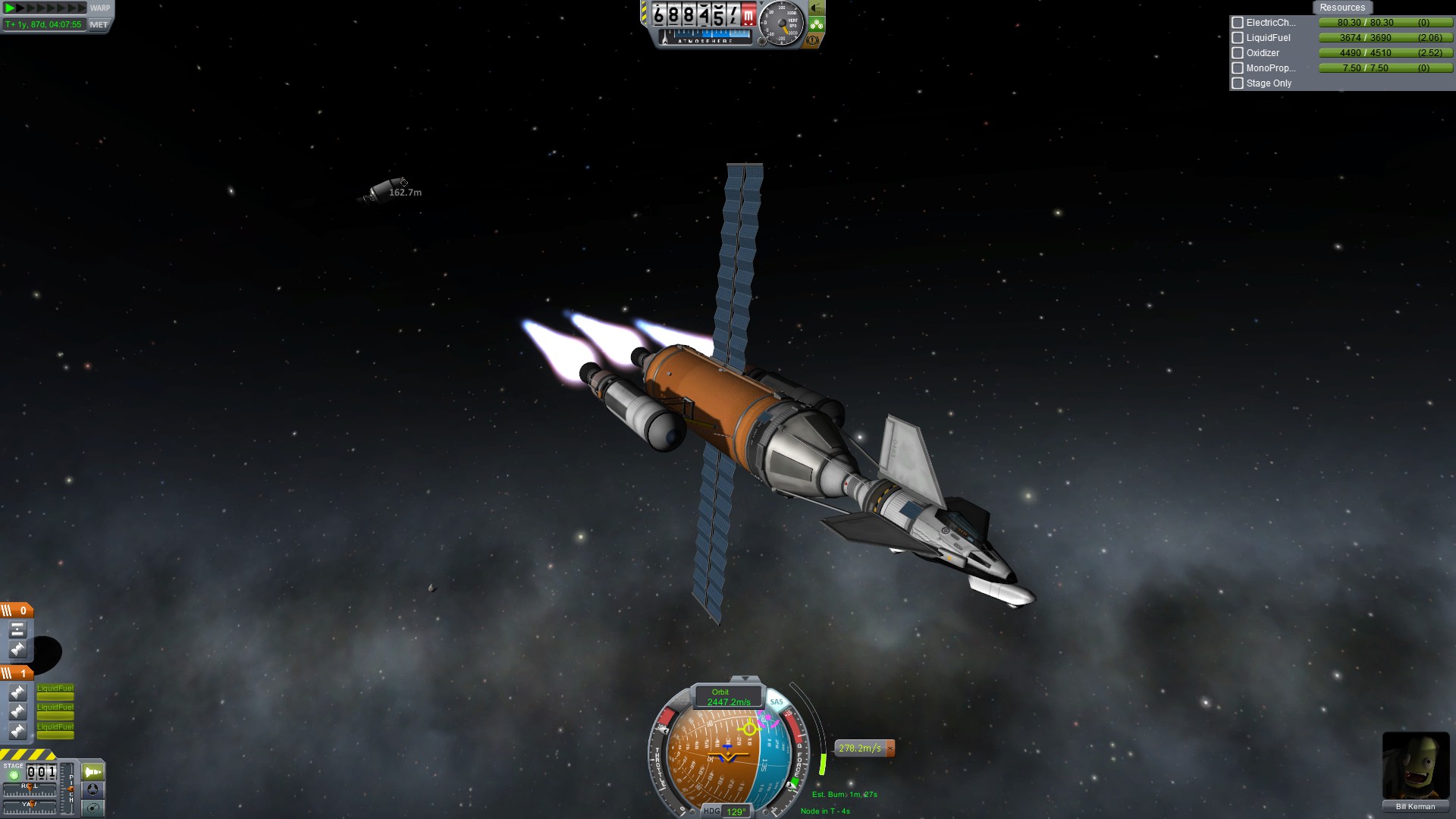Open the map view button
The image size is (1456, 819).
93,808
